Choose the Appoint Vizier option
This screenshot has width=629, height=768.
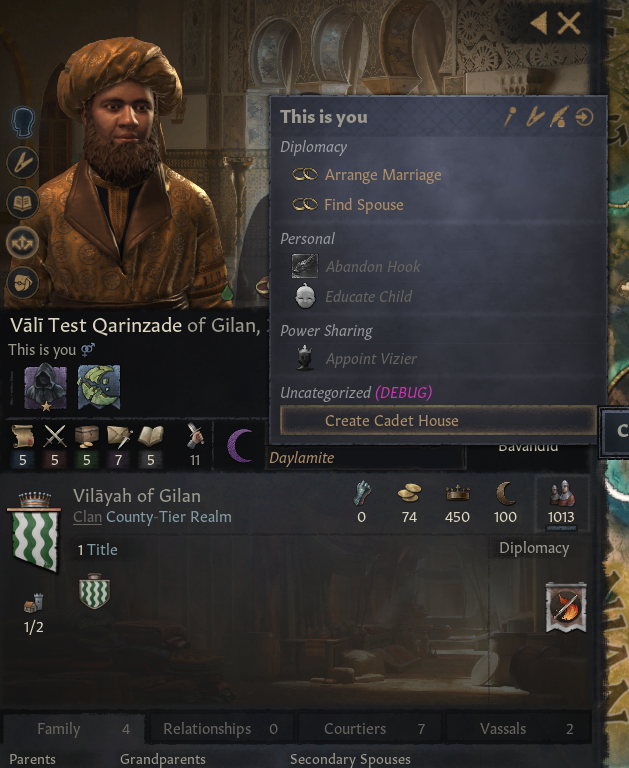pyautogui.click(x=371, y=359)
